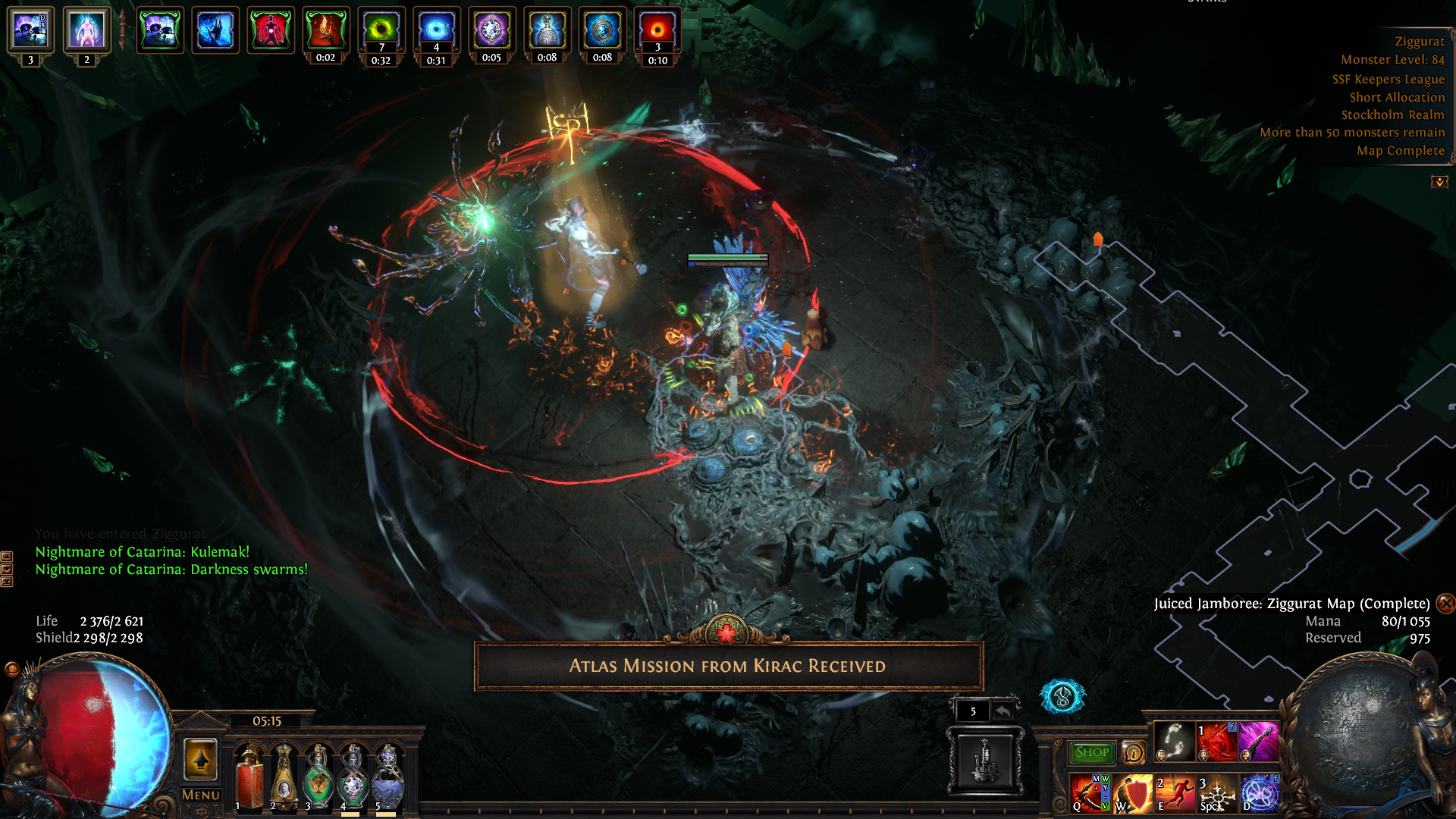Image resolution: width=1456 pixels, height=819 pixels.
Task: Select the purple weapon skill slot
Action: pyautogui.click(x=1259, y=741)
